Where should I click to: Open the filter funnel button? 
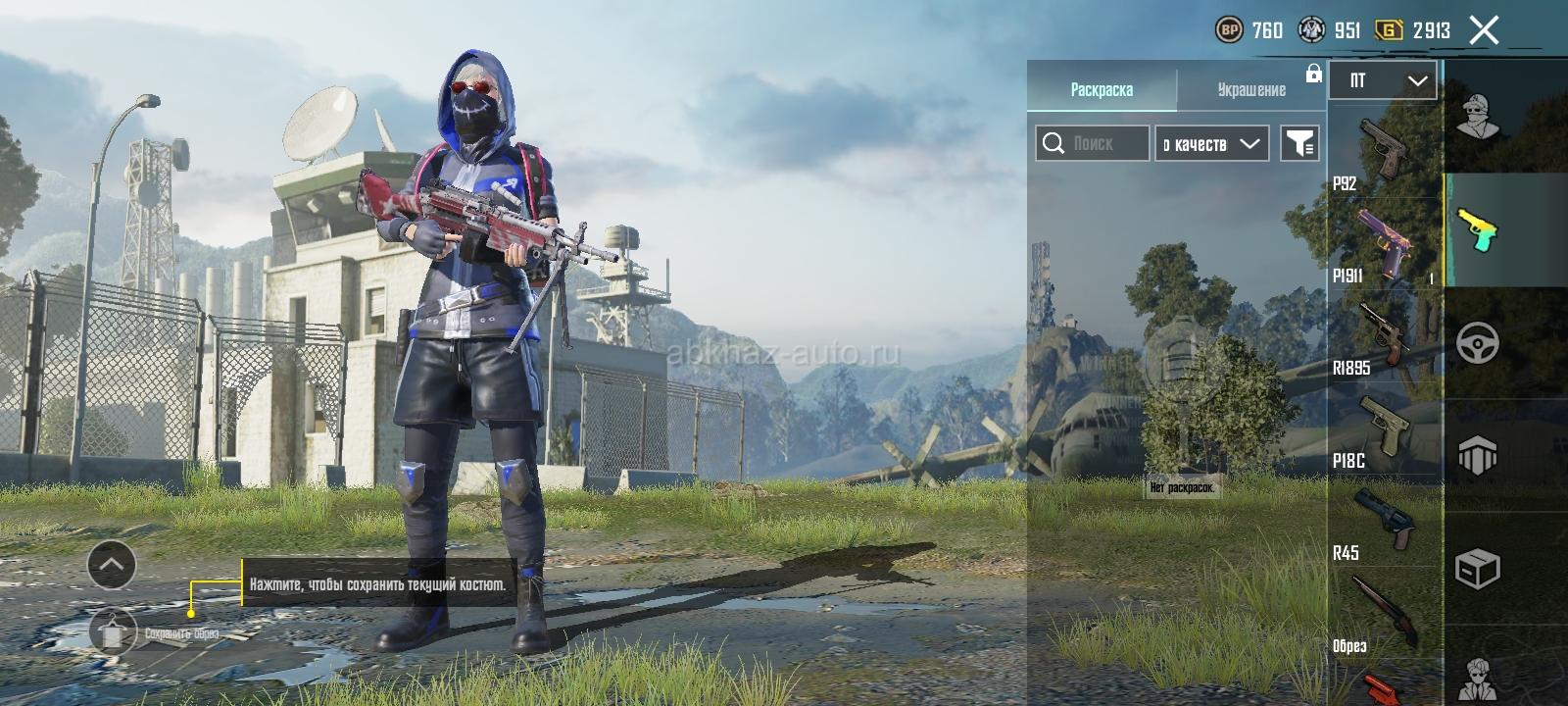pos(1300,143)
